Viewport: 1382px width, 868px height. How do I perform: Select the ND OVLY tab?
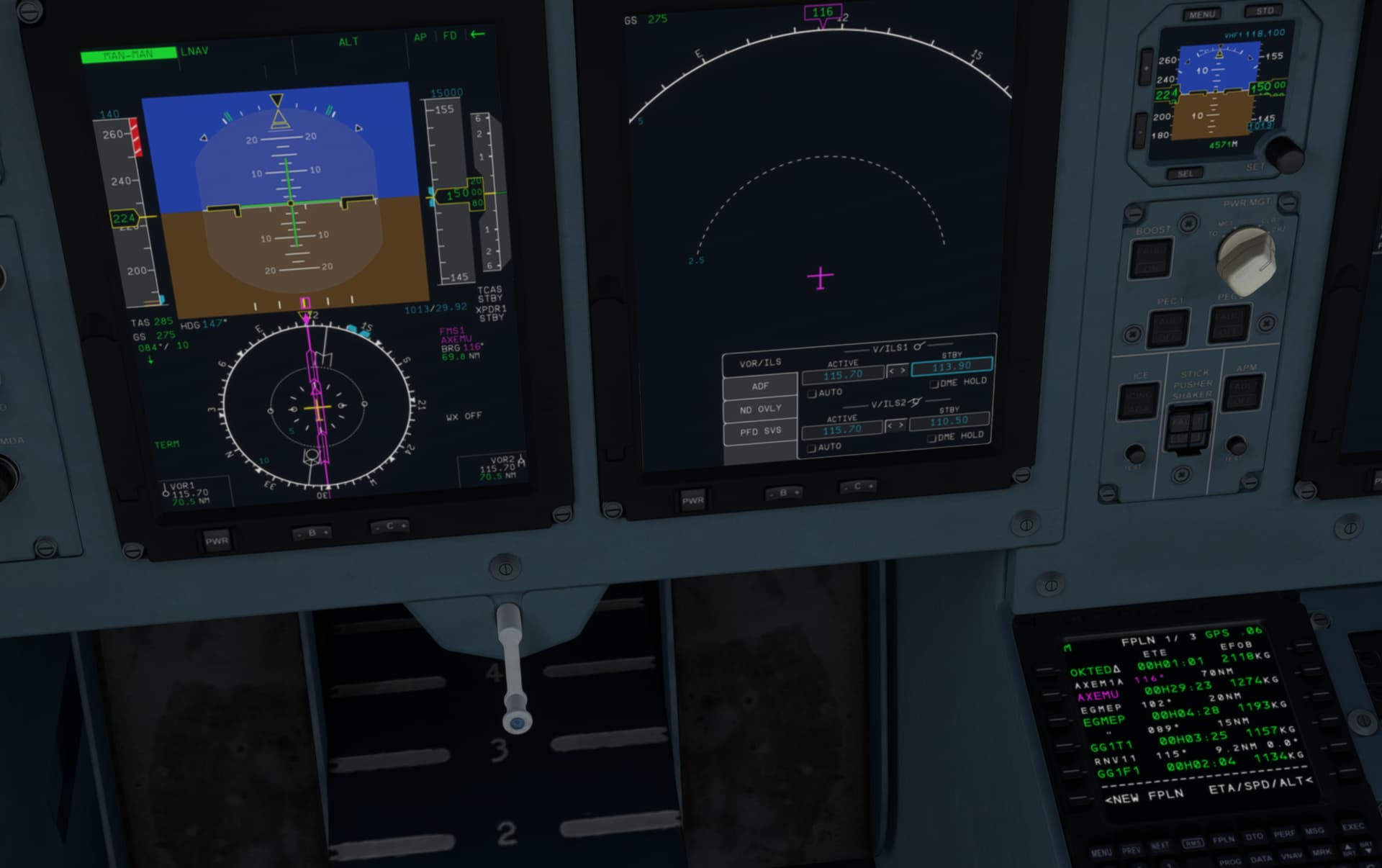760,408
